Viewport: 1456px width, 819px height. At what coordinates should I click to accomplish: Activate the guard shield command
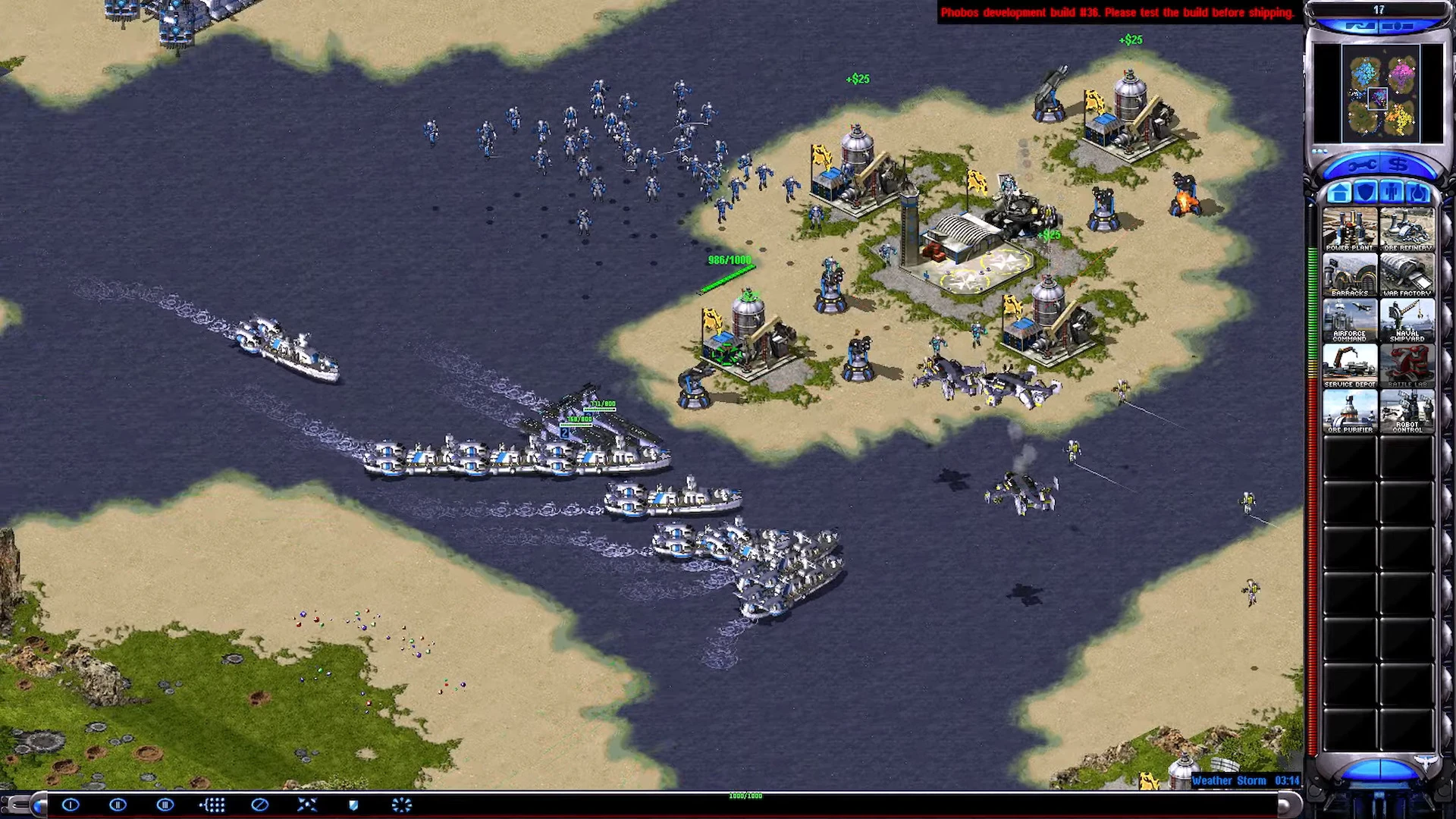(353, 805)
